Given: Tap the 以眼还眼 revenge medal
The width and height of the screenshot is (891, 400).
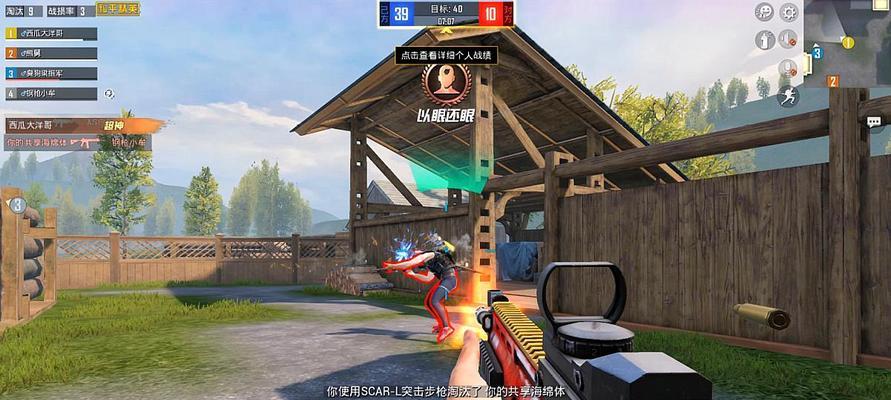Looking at the screenshot, I should pyautogui.click(x=443, y=84).
